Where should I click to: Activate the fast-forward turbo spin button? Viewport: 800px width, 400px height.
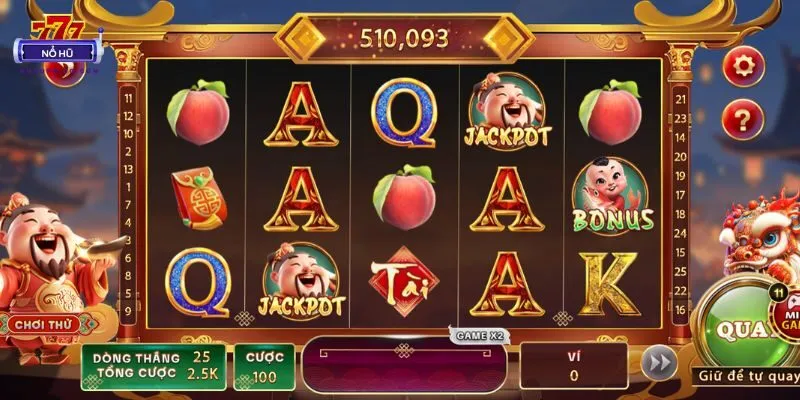658,364
